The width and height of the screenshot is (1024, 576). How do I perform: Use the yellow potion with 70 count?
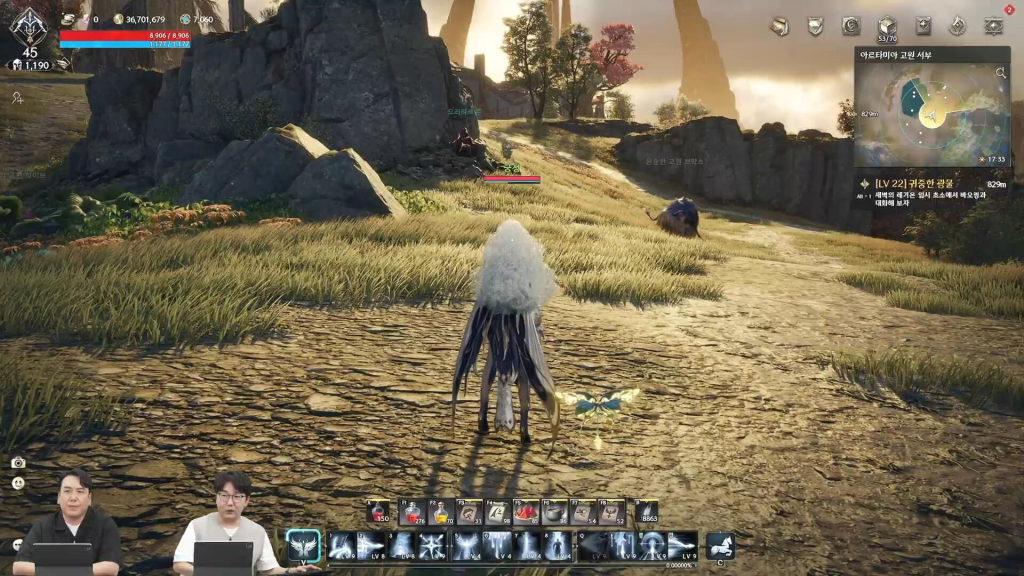click(x=440, y=513)
